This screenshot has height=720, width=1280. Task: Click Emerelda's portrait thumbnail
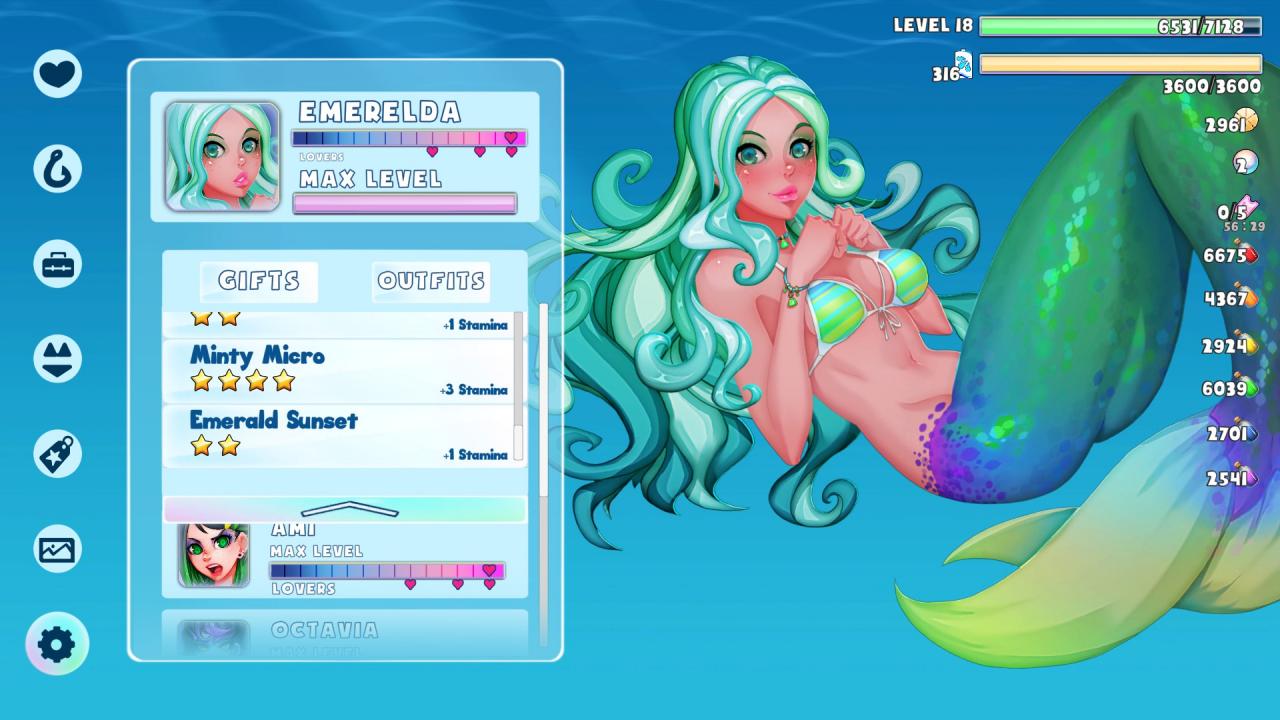pos(222,156)
